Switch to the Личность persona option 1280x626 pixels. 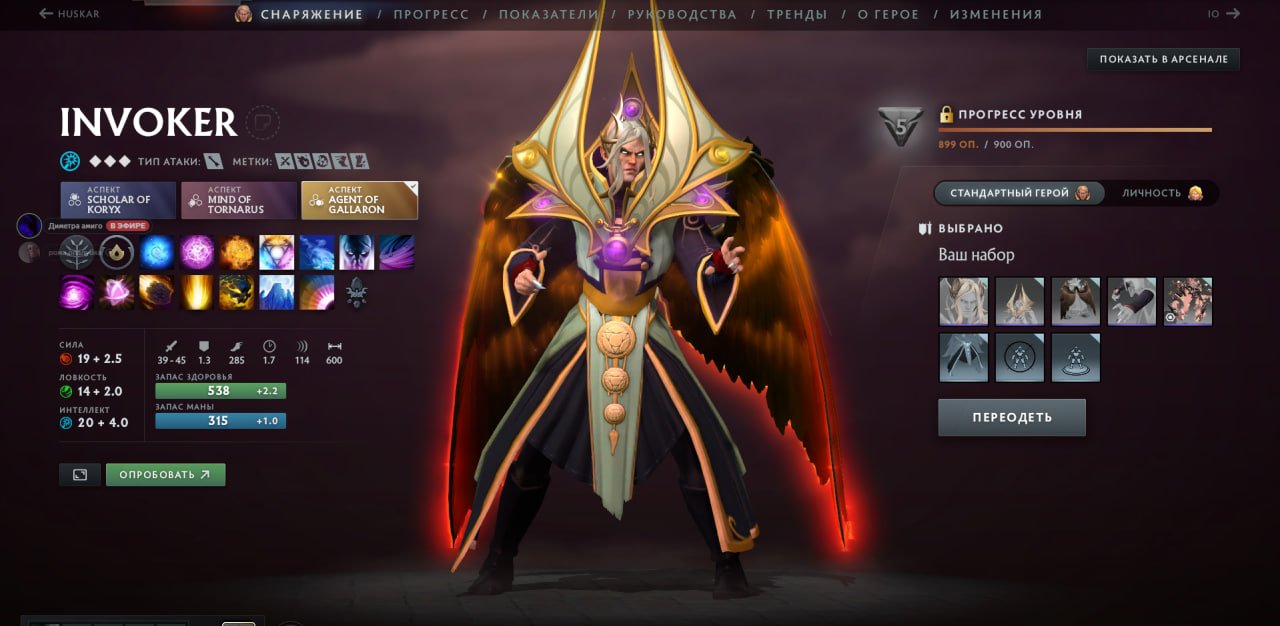(1161, 193)
